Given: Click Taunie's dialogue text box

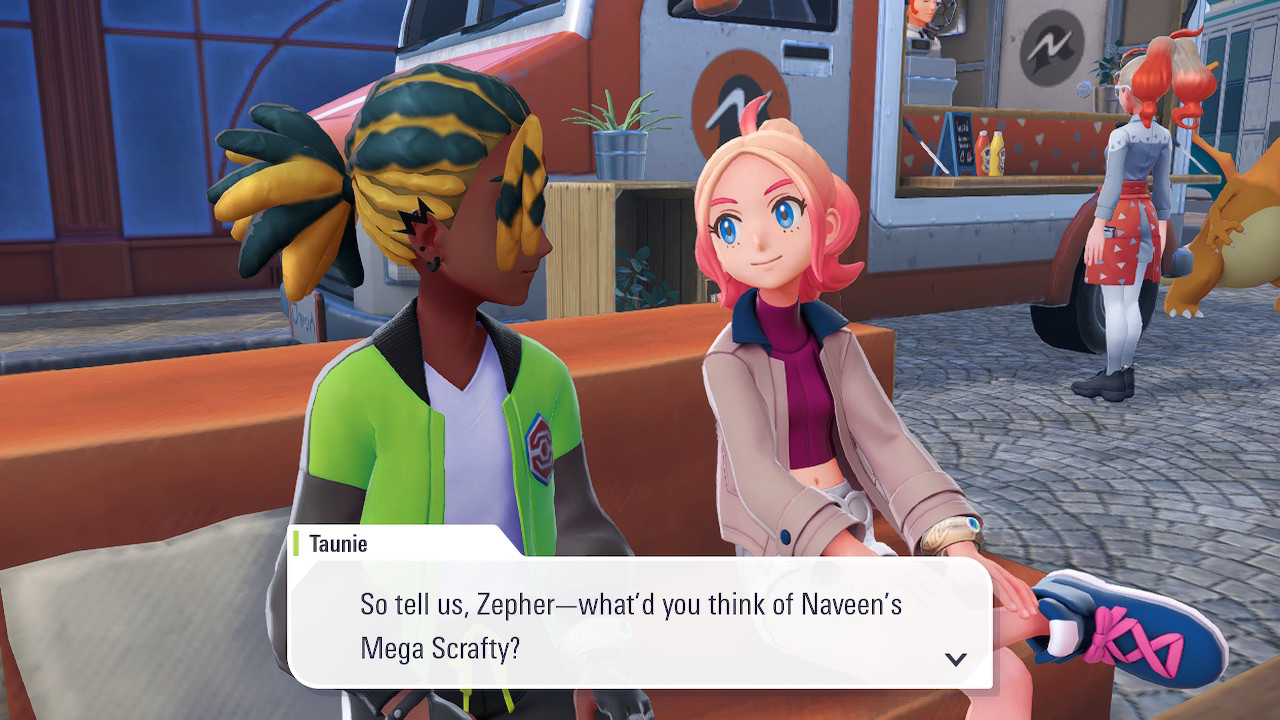Looking at the screenshot, I should click(x=640, y=624).
